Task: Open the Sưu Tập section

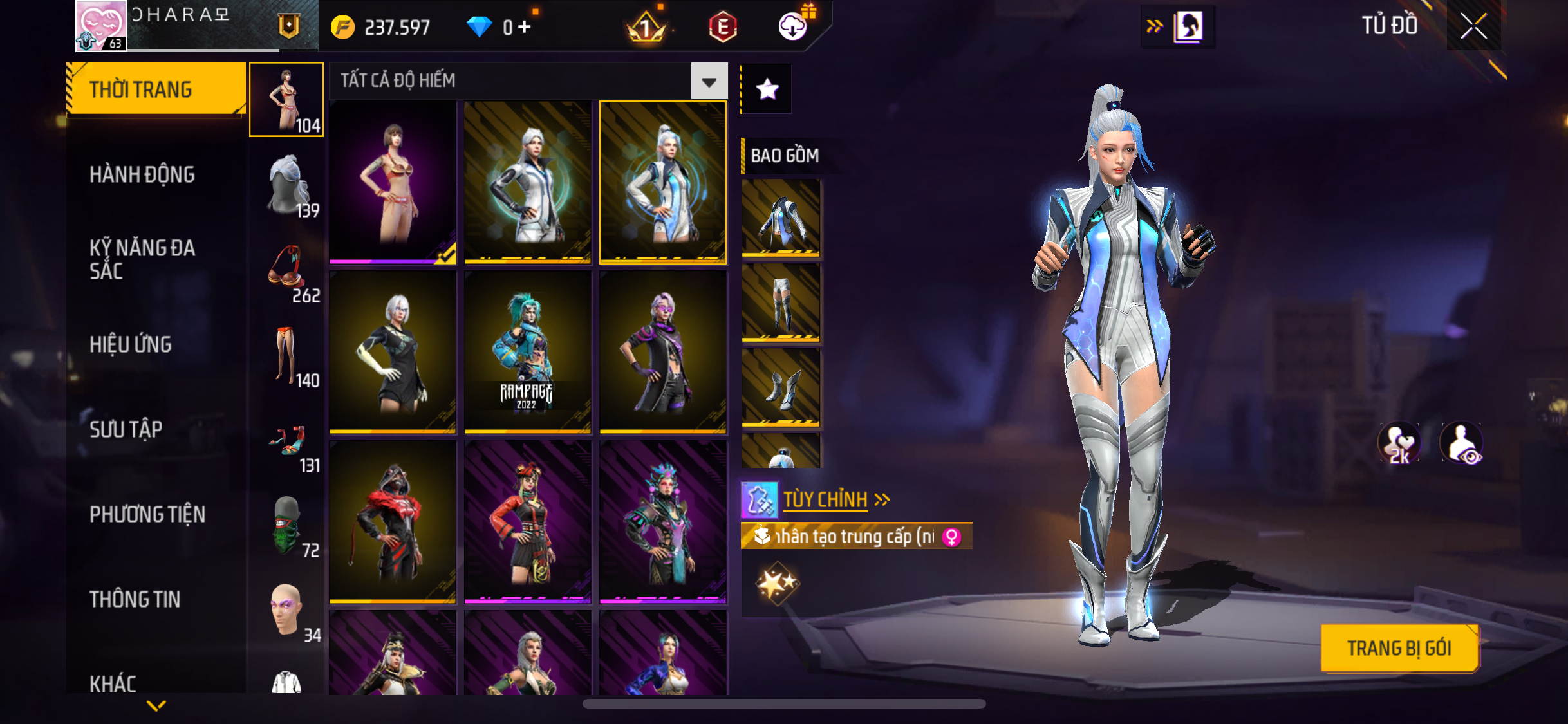Action: click(126, 429)
